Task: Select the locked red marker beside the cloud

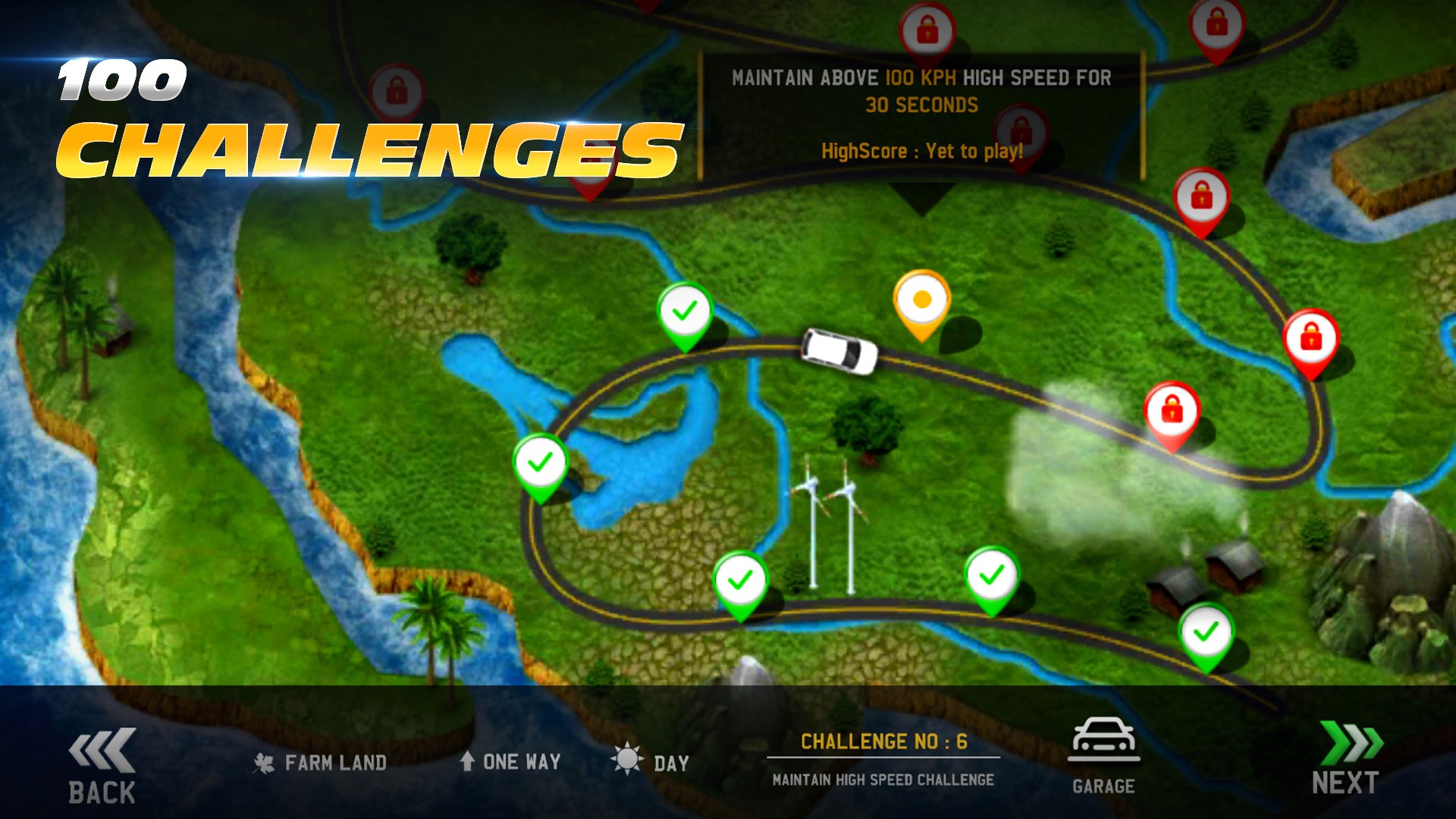Action: click(1172, 412)
